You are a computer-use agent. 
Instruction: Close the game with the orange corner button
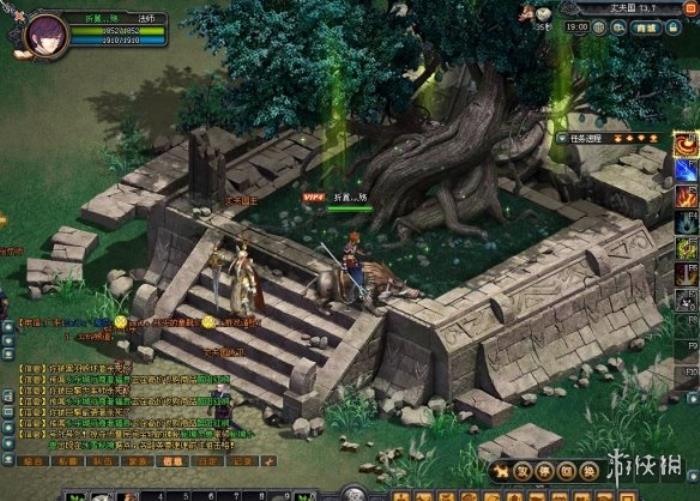[x=691, y=9]
